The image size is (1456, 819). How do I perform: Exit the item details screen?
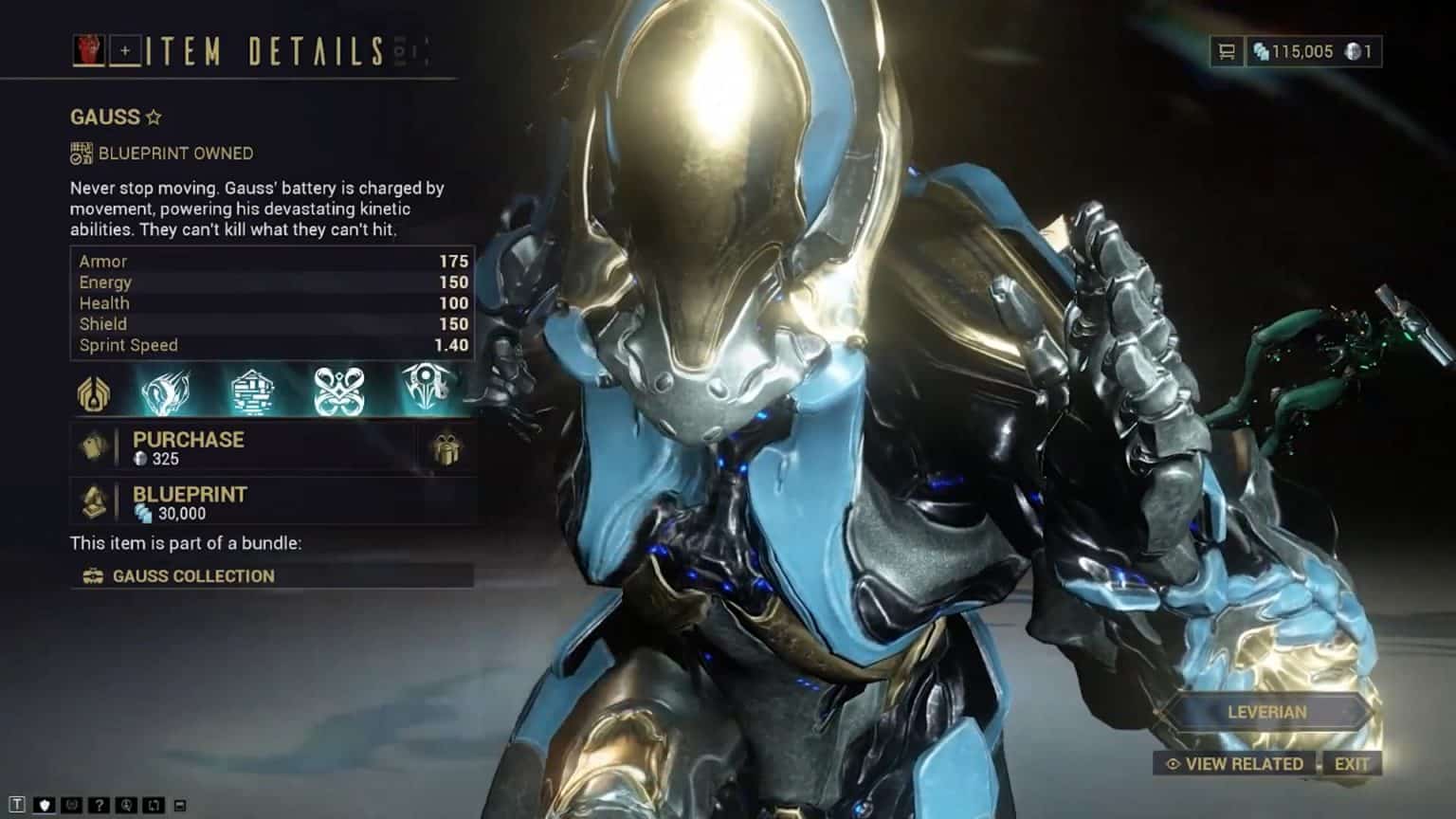[1354, 763]
